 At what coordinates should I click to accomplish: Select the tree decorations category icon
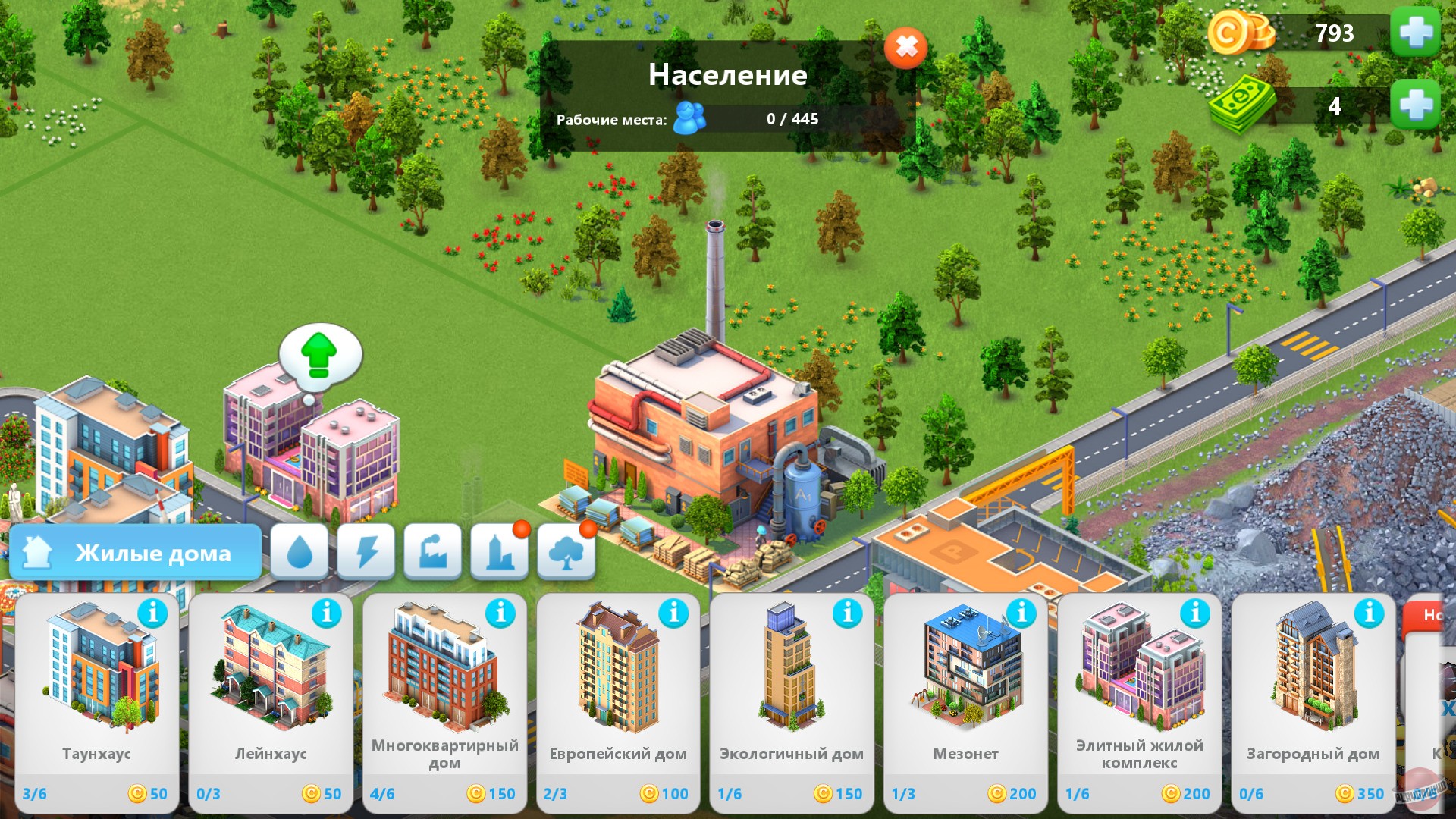coord(566,553)
